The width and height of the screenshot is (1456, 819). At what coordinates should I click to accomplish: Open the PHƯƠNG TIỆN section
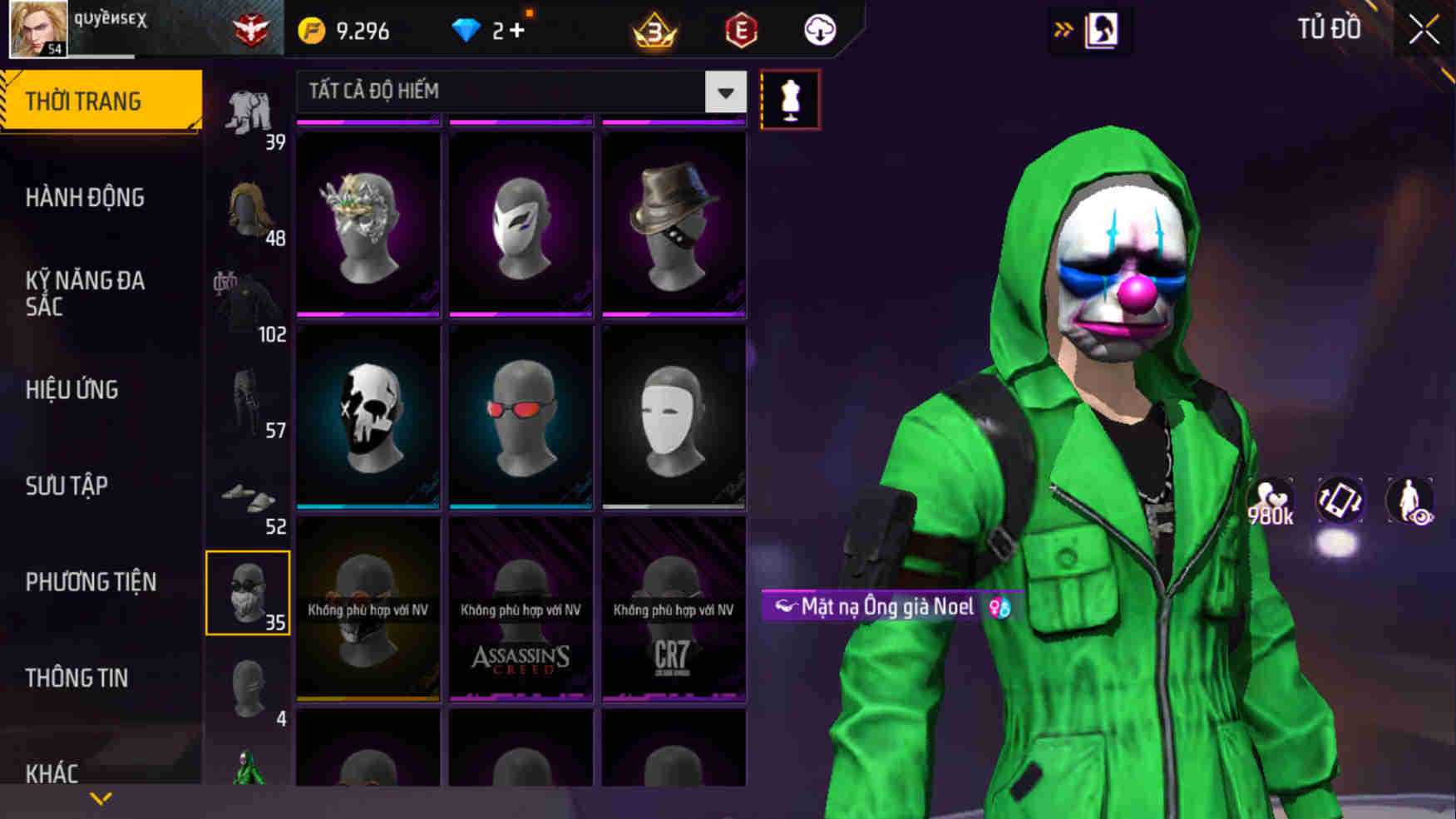[91, 582]
